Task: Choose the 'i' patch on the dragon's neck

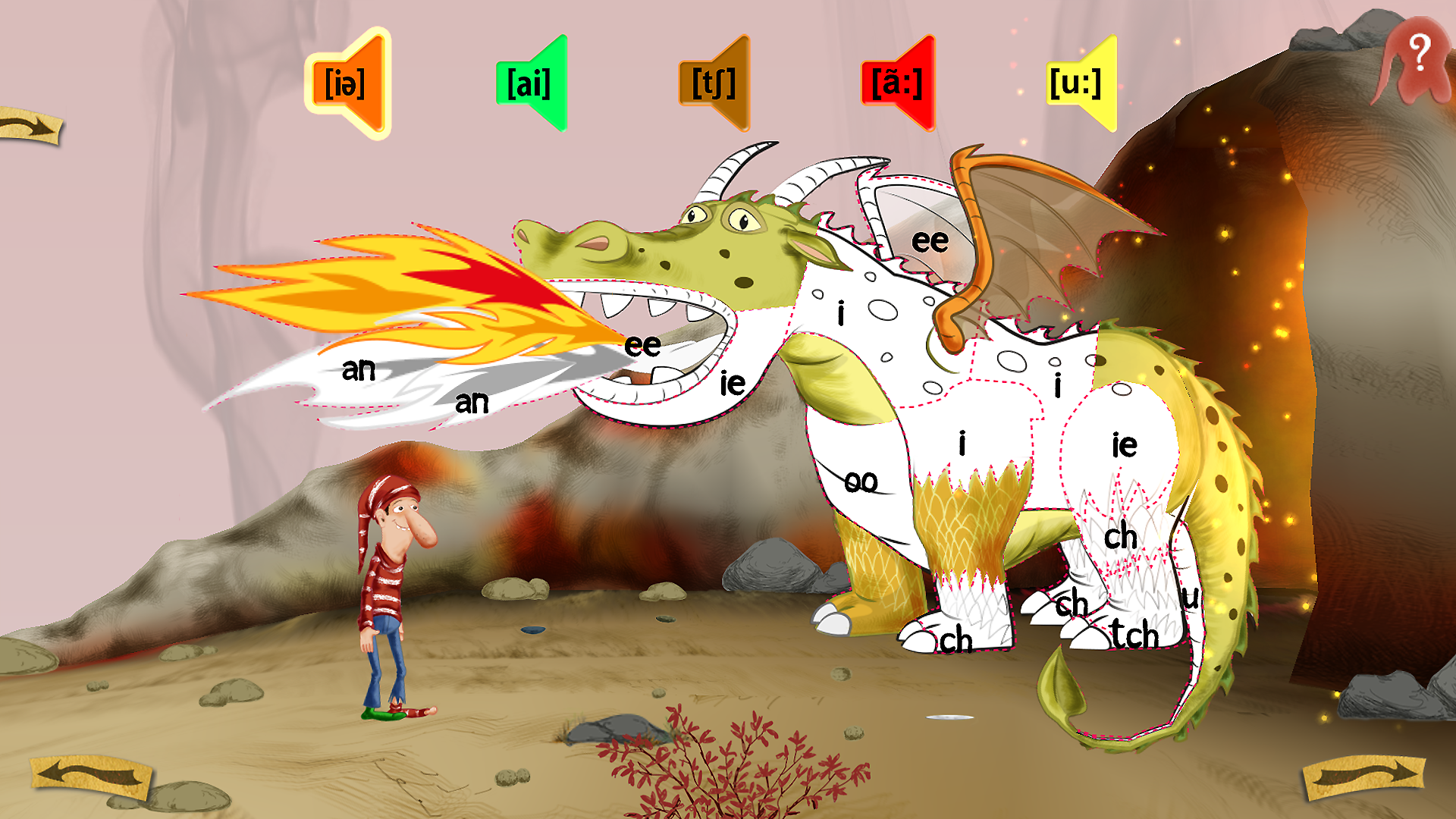Action: [840, 311]
